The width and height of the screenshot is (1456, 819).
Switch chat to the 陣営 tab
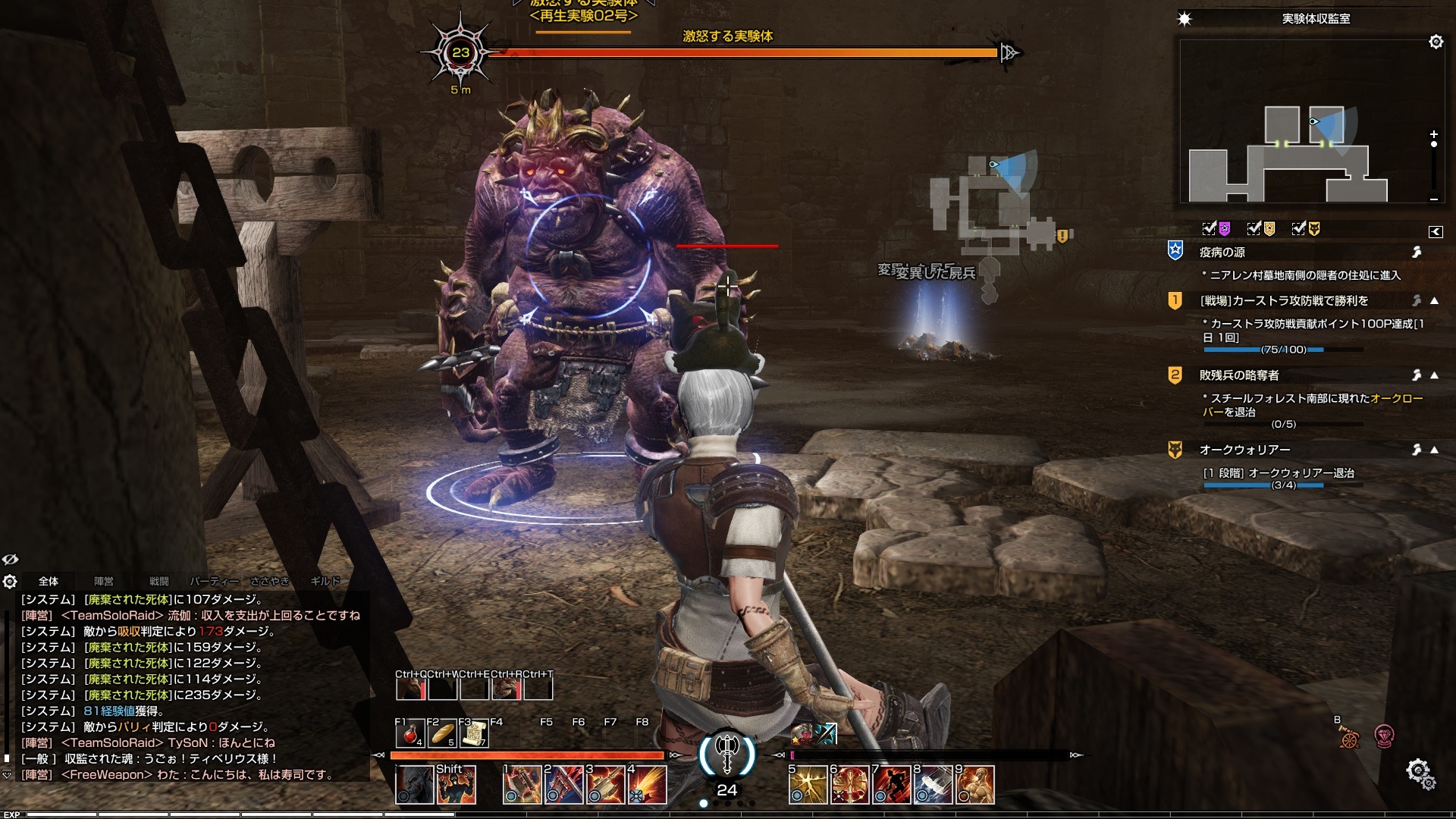(x=104, y=582)
